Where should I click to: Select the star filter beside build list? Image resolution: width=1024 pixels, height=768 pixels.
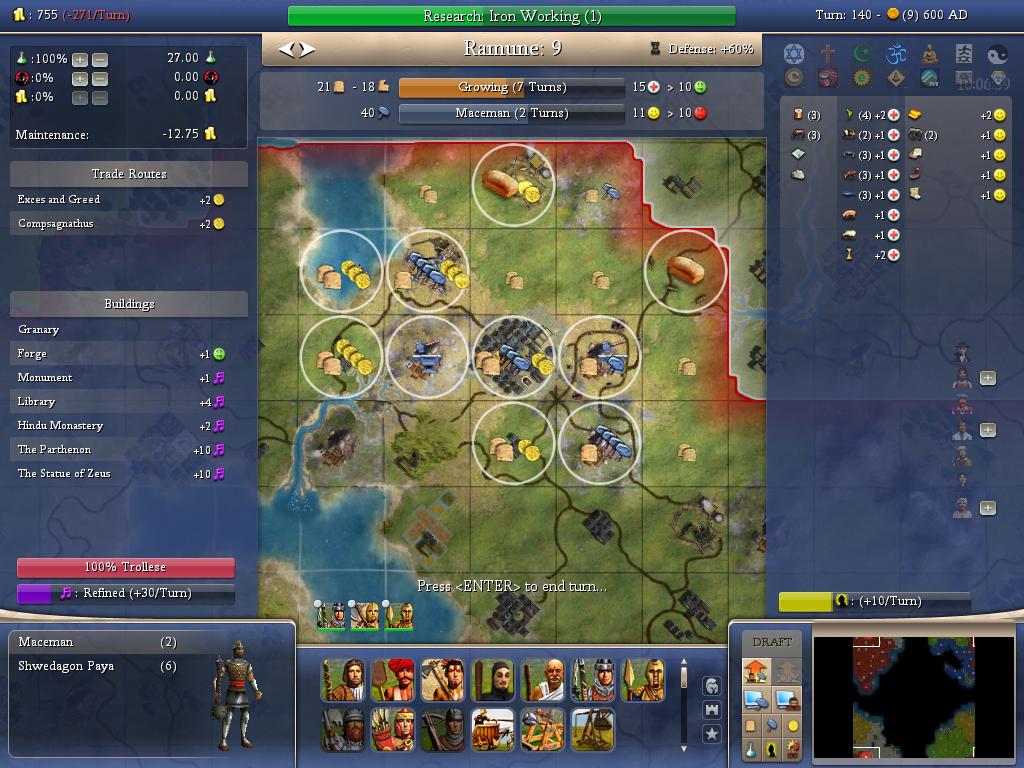pyautogui.click(x=711, y=734)
